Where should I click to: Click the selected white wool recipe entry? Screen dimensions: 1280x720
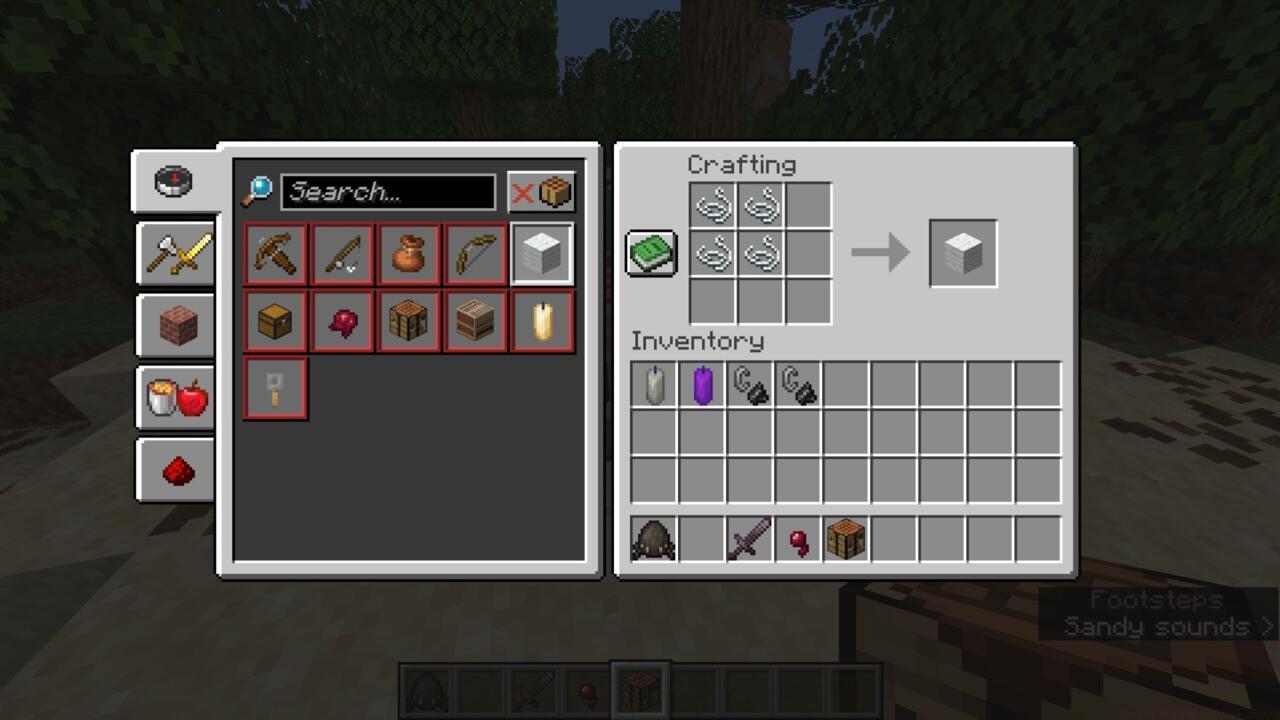click(x=542, y=253)
